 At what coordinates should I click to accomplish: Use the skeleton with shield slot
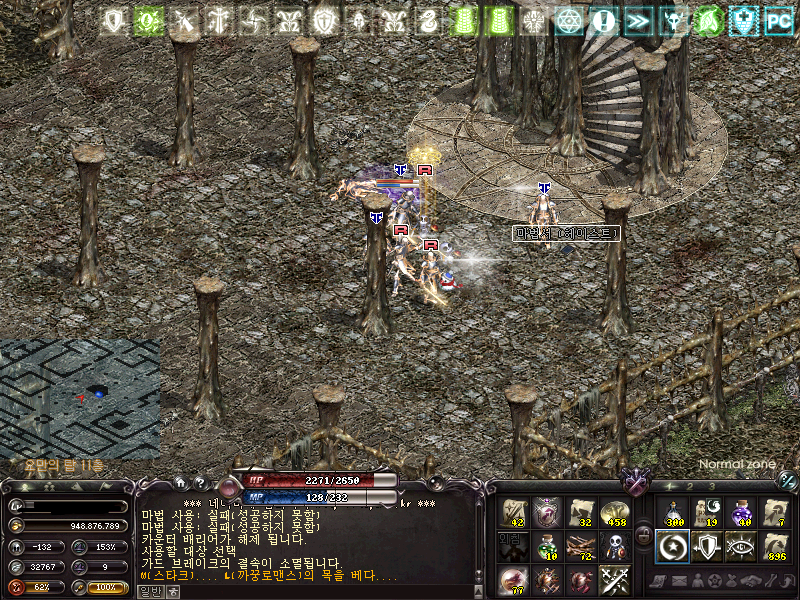coord(613,547)
